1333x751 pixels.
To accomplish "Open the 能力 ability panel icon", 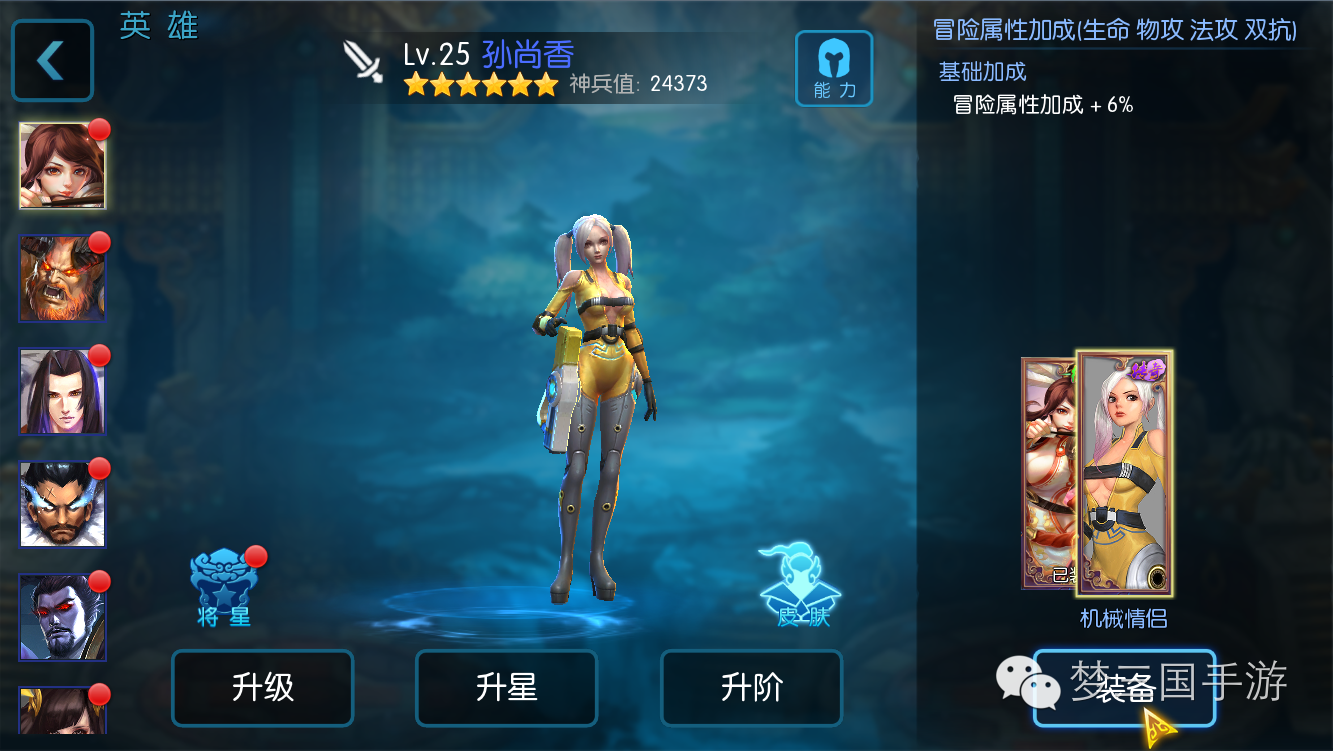I will 834,68.
